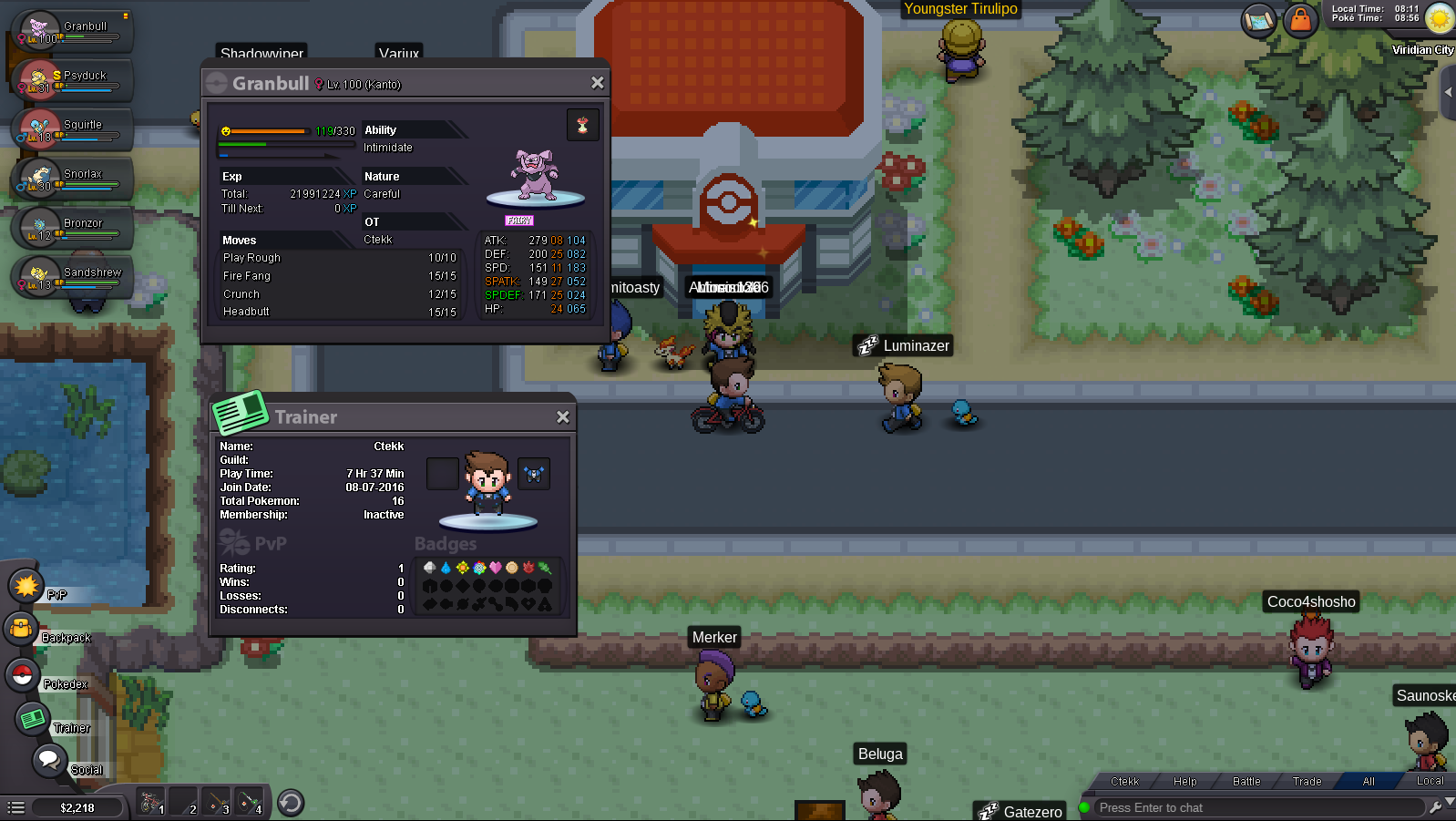Use the bicycle in hotbar slot 1

point(151,802)
